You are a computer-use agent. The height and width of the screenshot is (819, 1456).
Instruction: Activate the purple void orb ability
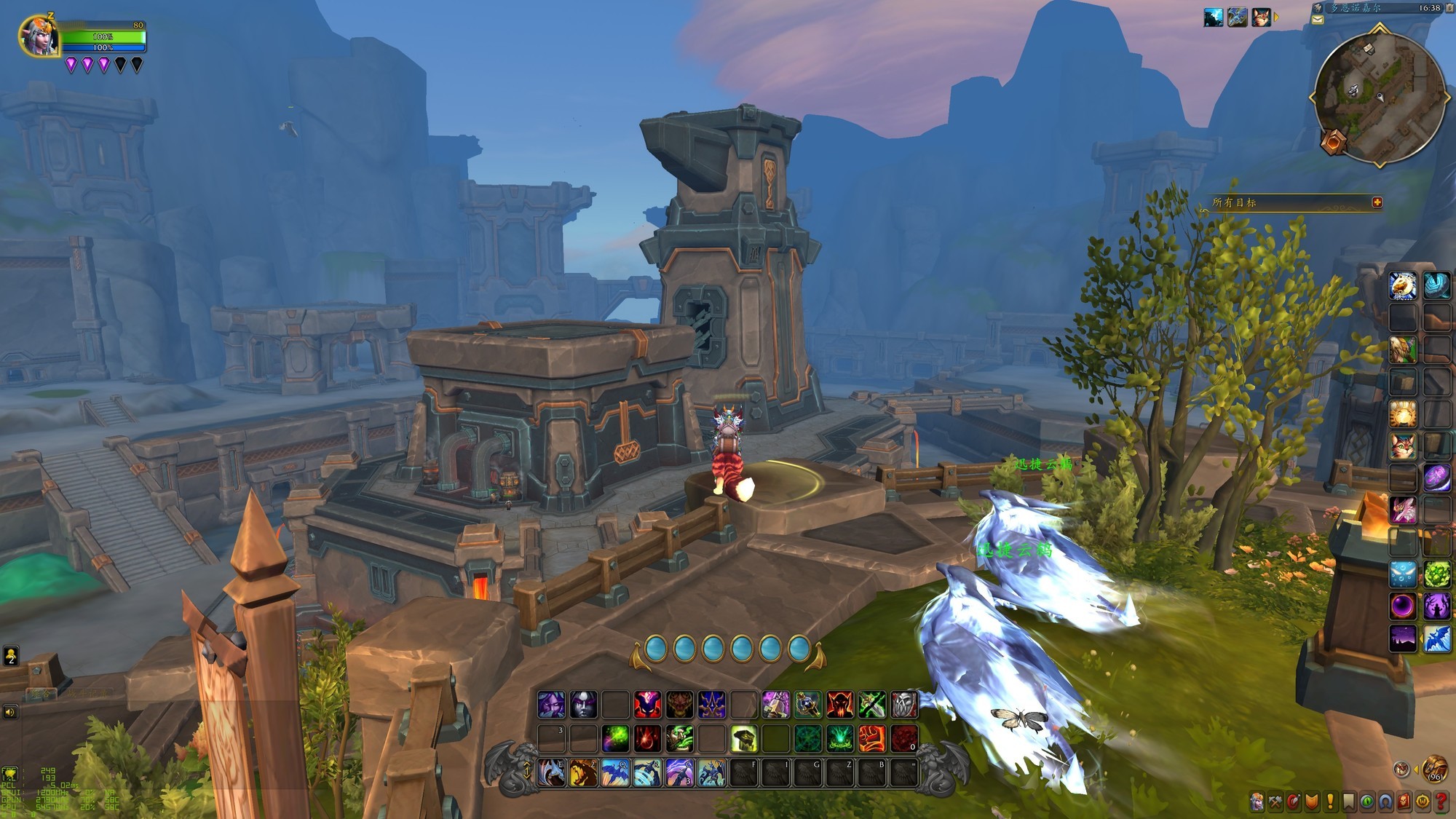1403,605
